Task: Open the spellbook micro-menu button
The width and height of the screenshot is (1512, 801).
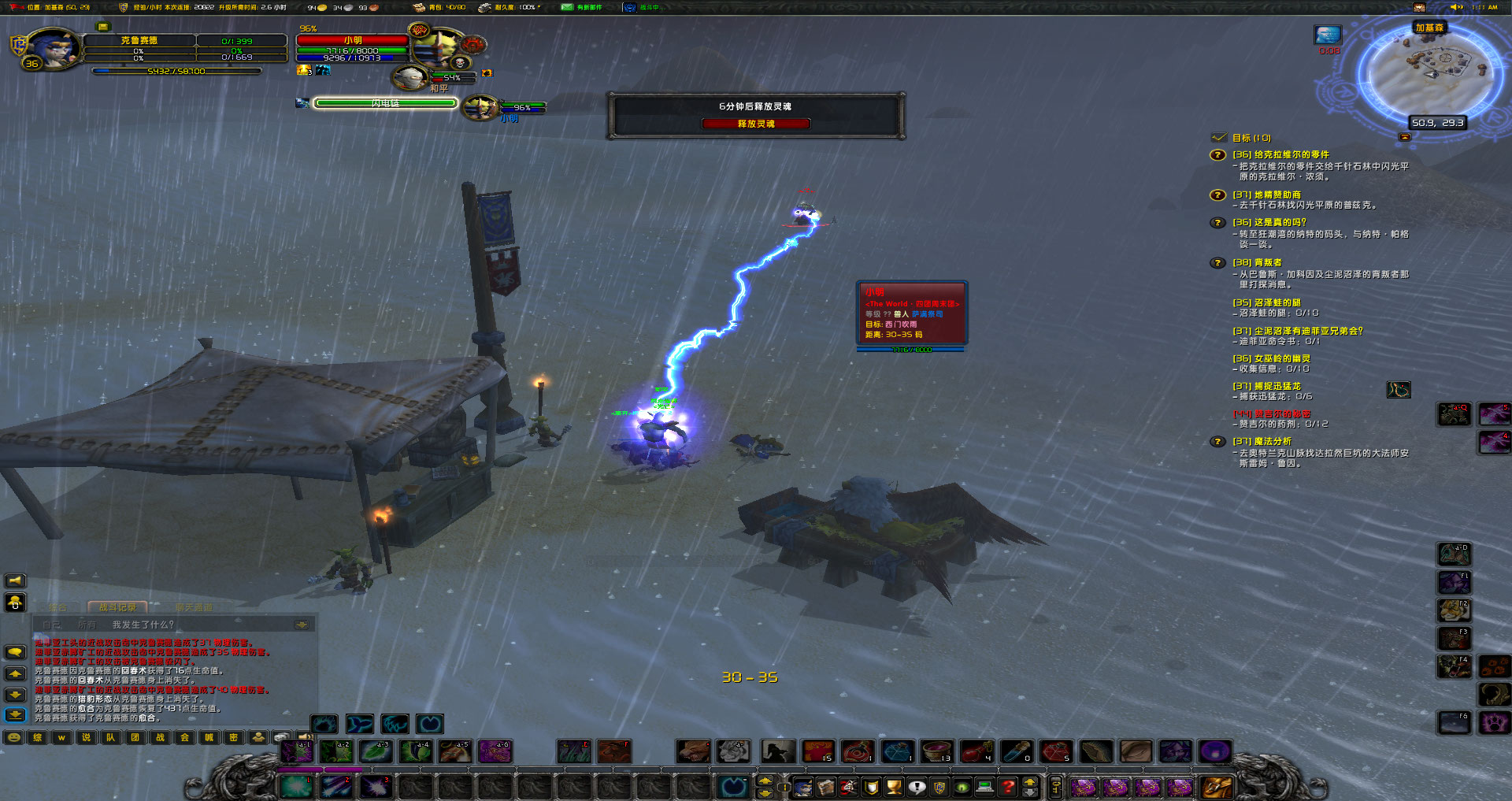Action: [x=825, y=786]
